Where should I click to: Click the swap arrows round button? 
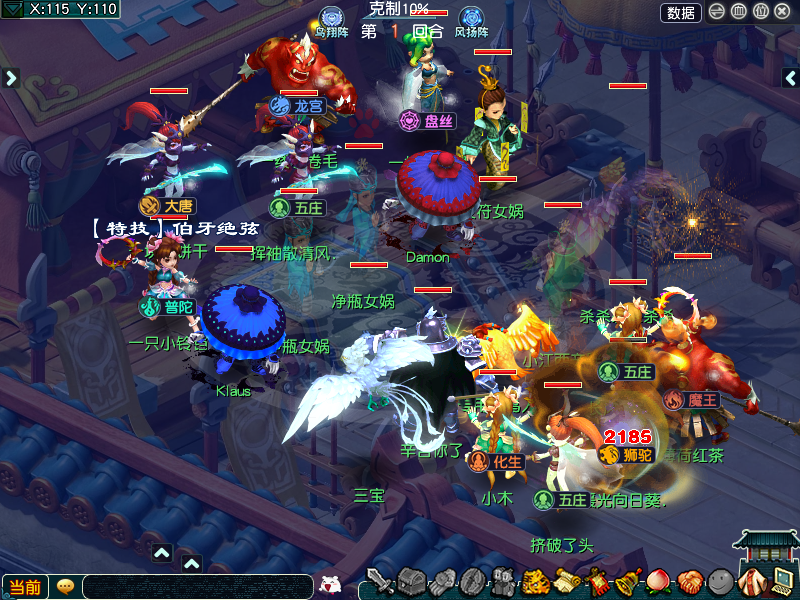pyautogui.click(x=717, y=13)
